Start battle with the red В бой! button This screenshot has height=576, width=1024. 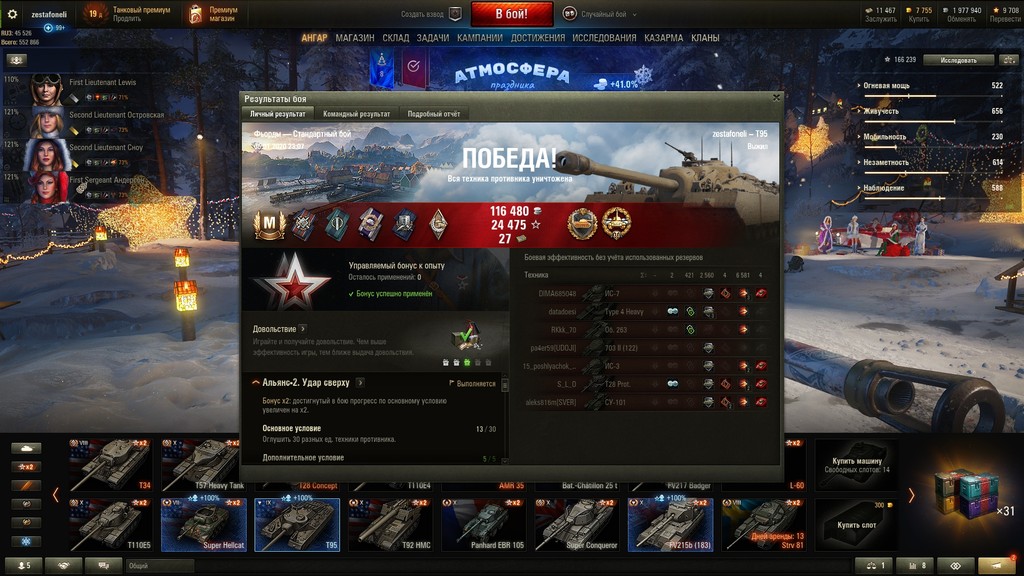(511, 14)
